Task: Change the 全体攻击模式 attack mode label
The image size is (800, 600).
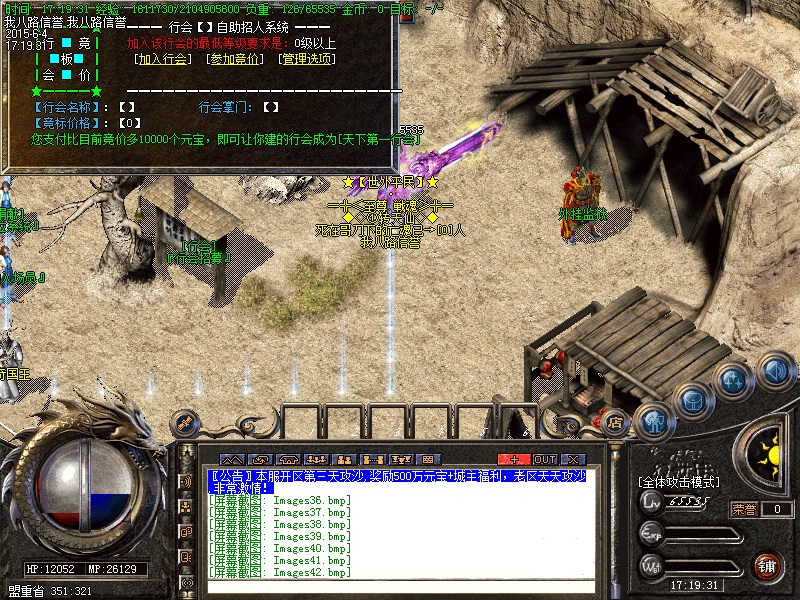Action: pyautogui.click(x=678, y=482)
